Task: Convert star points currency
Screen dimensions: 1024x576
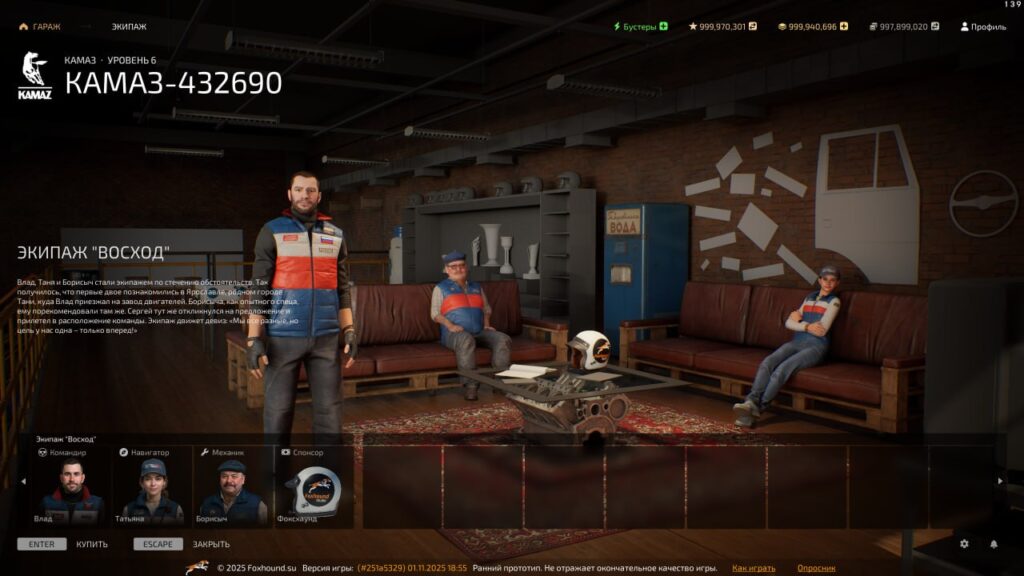Action: coord(753,27)
